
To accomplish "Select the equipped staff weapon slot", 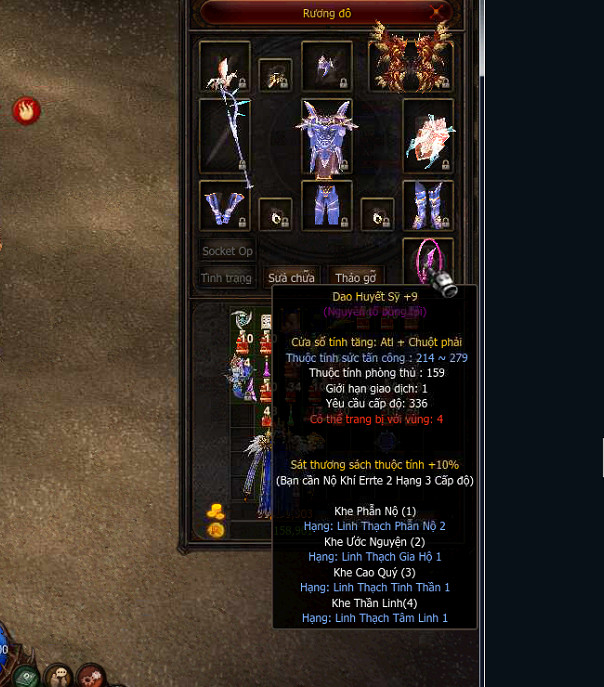I will 225,136.
